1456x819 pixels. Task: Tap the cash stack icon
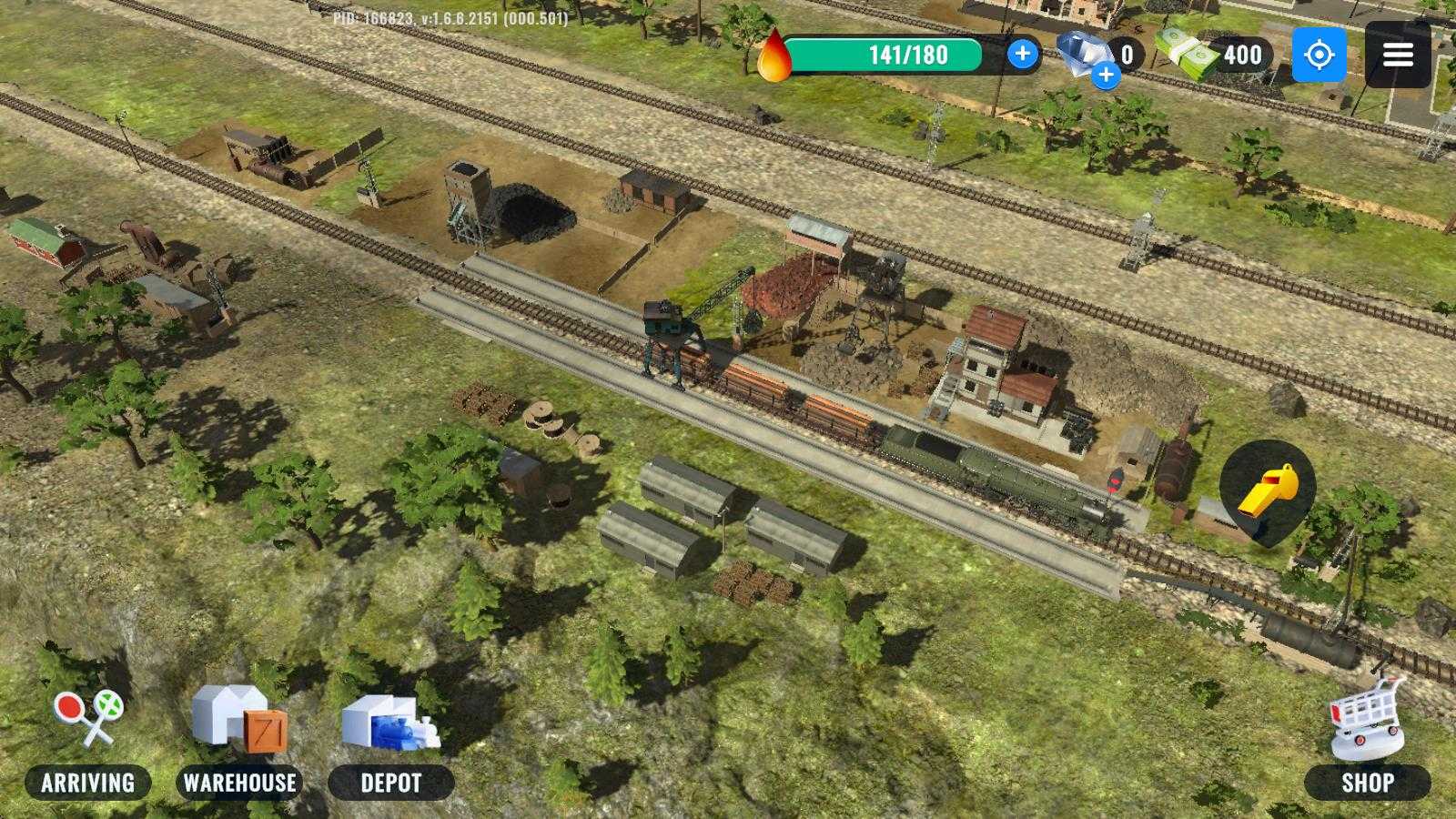pyautogui.click(x=1187, y=54)
